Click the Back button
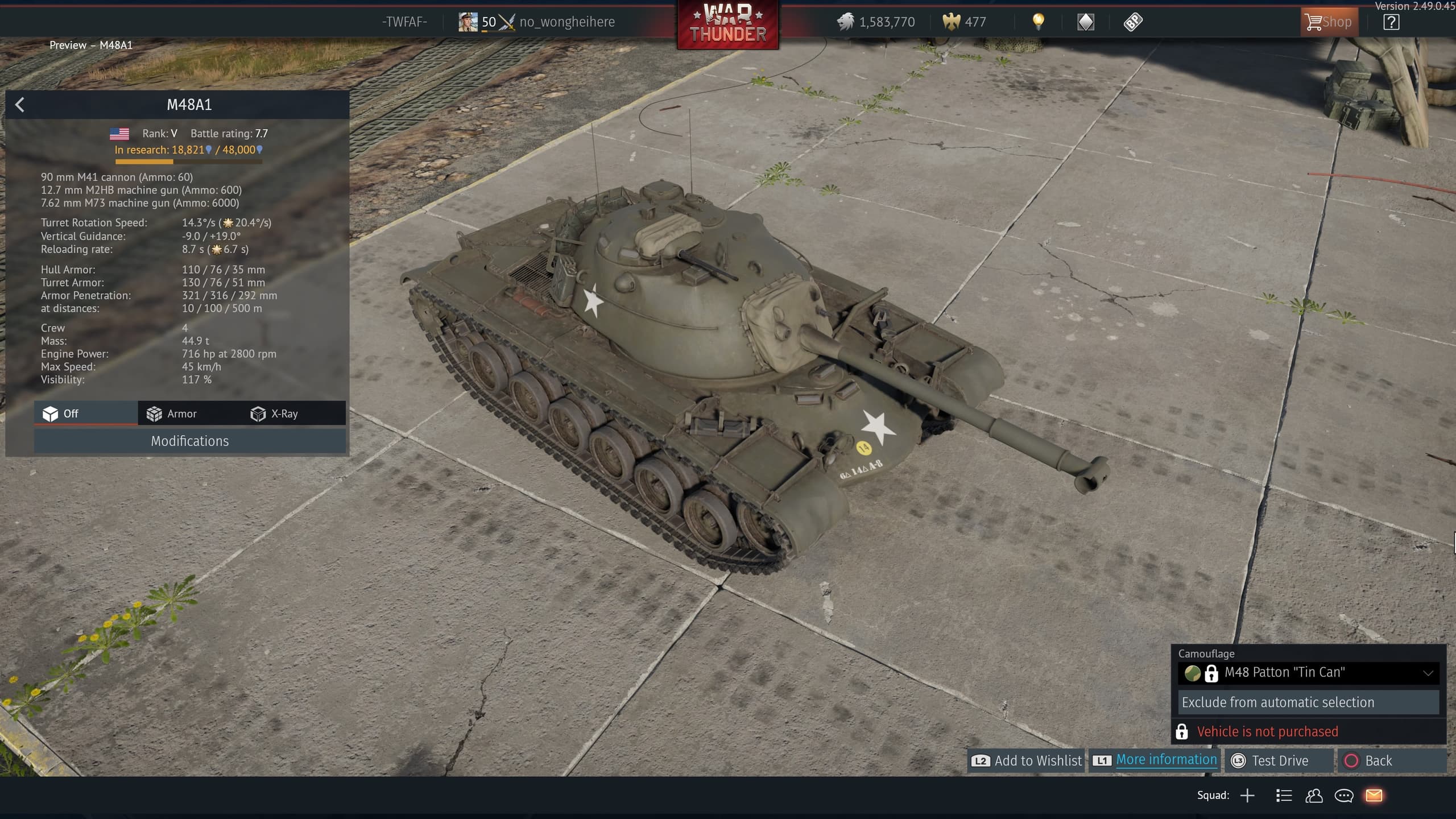 1368,760
